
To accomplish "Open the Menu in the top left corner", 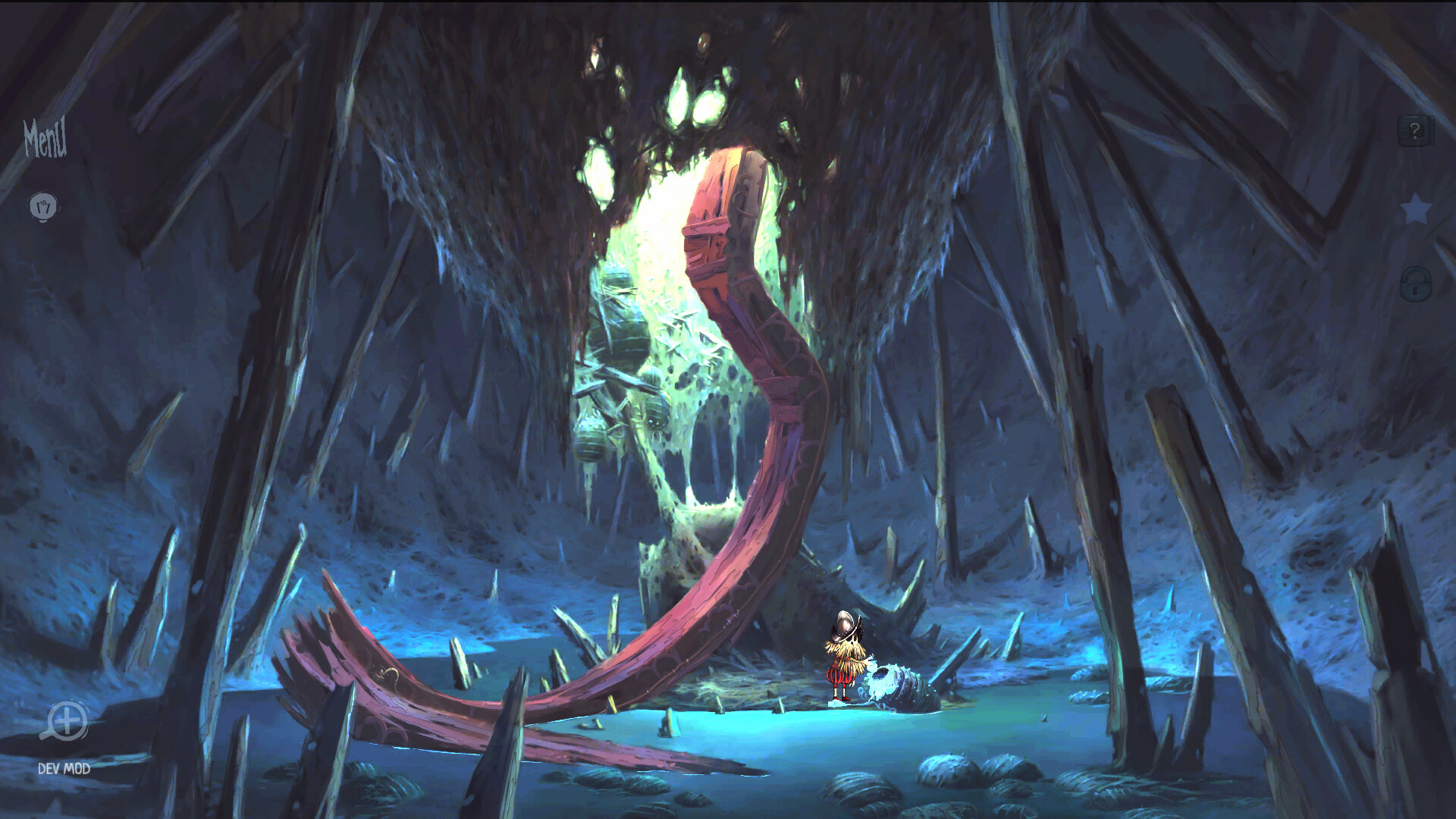I will tap(45, 139).
